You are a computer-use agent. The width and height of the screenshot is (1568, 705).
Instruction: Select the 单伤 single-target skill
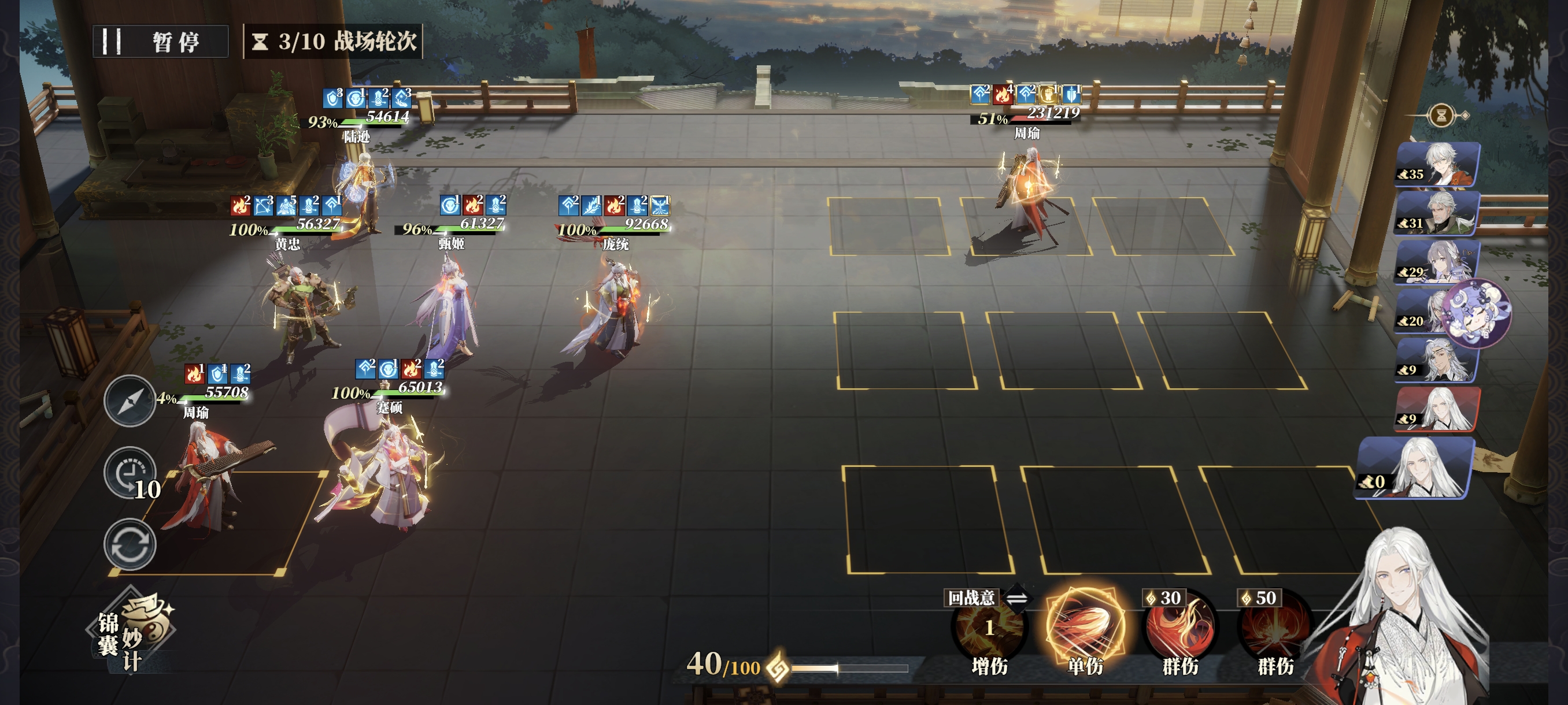point(1085,626)
